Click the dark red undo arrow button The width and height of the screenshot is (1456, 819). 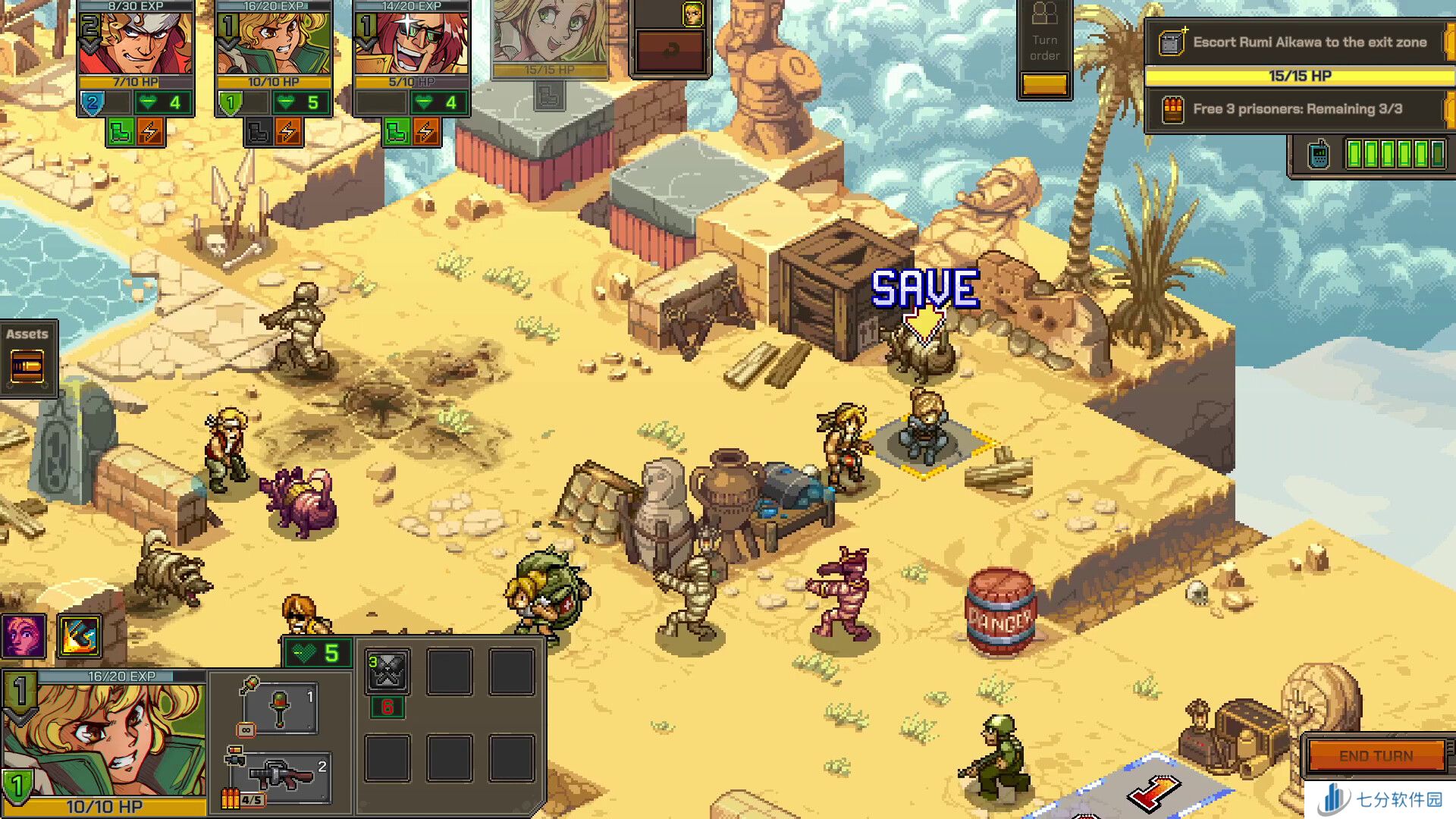(670, 52)
